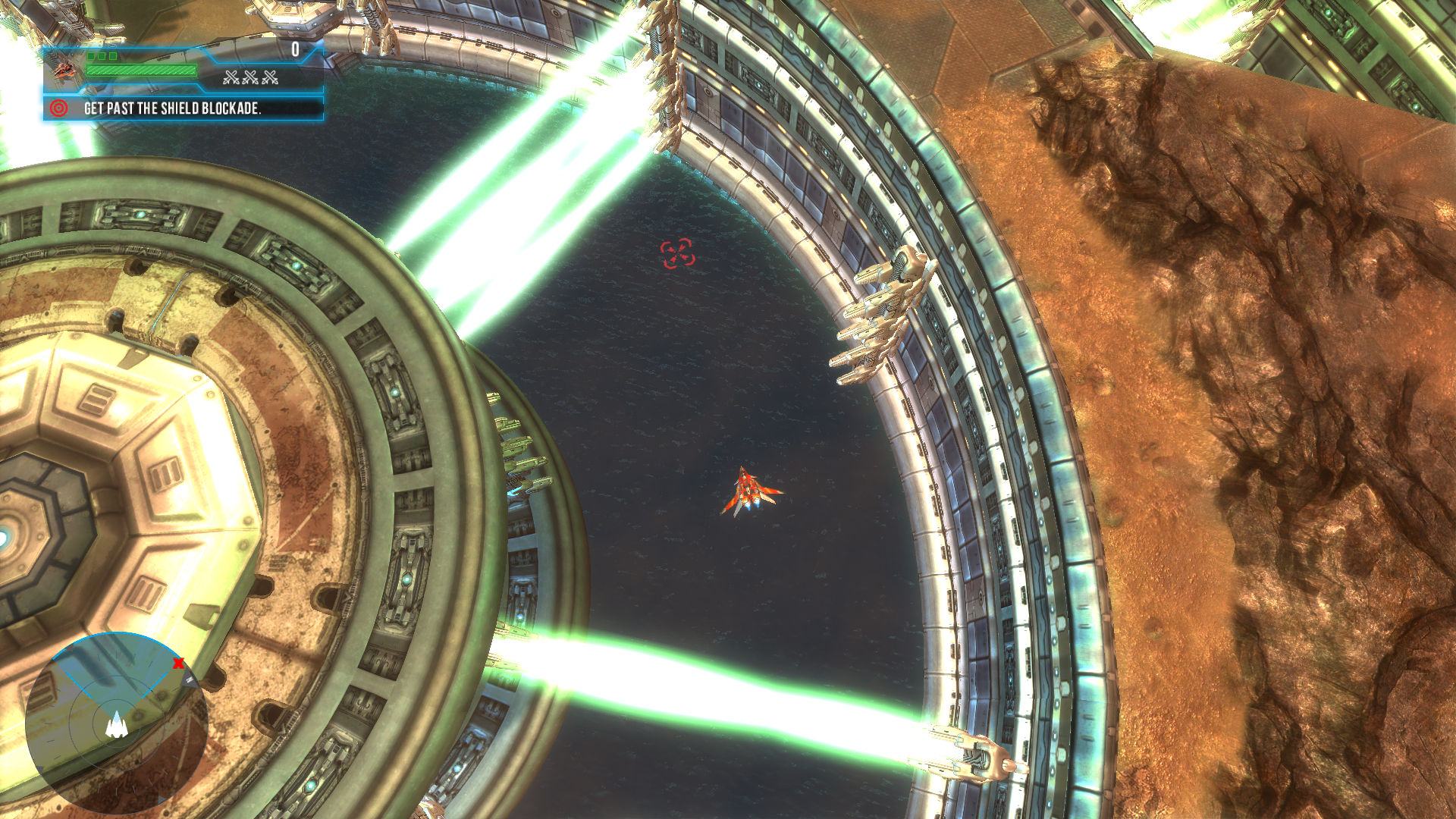Click the red ship portrait icon

pos(64,68)
